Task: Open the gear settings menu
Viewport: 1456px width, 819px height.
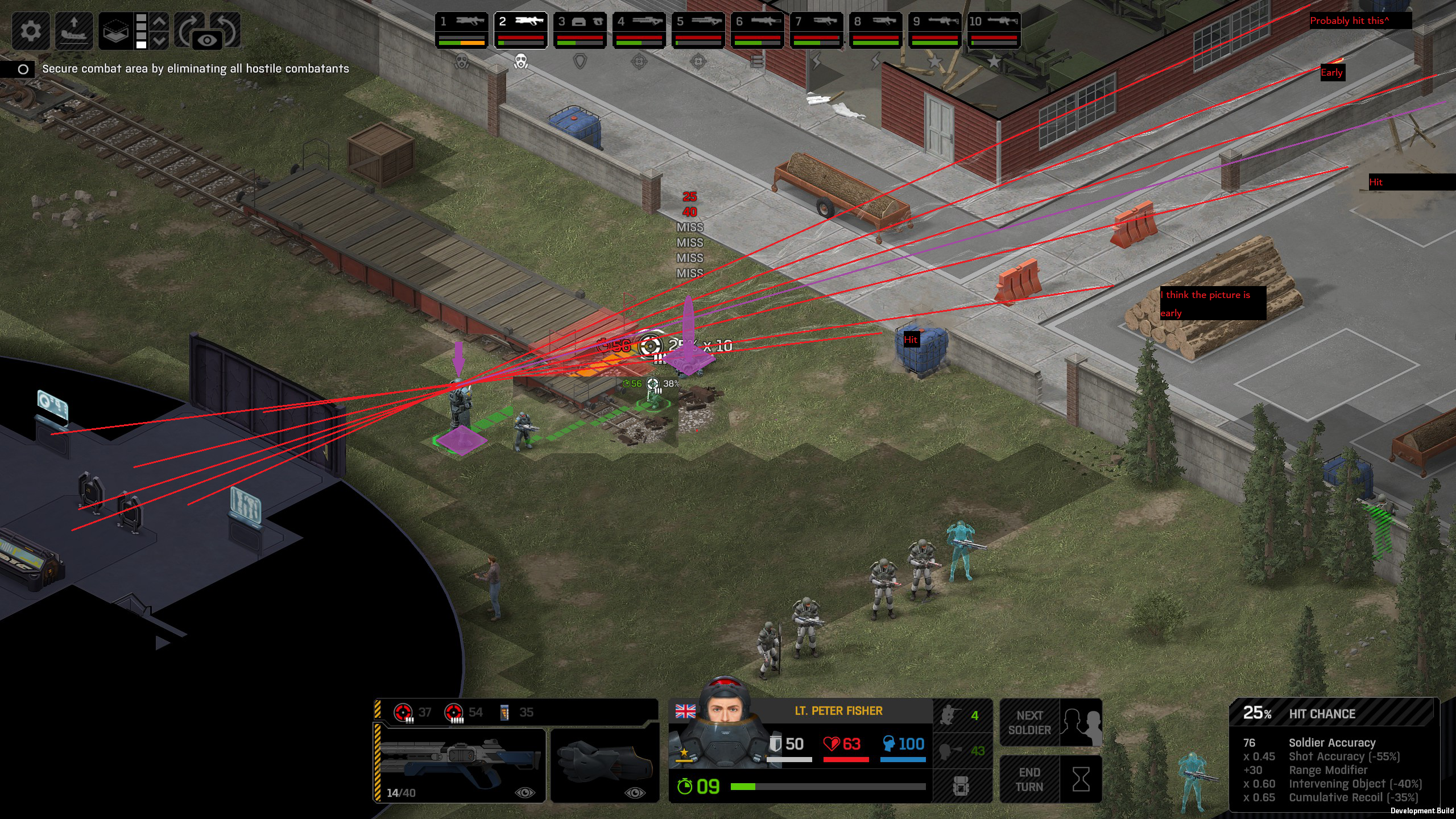Action: tap(31, 30)
